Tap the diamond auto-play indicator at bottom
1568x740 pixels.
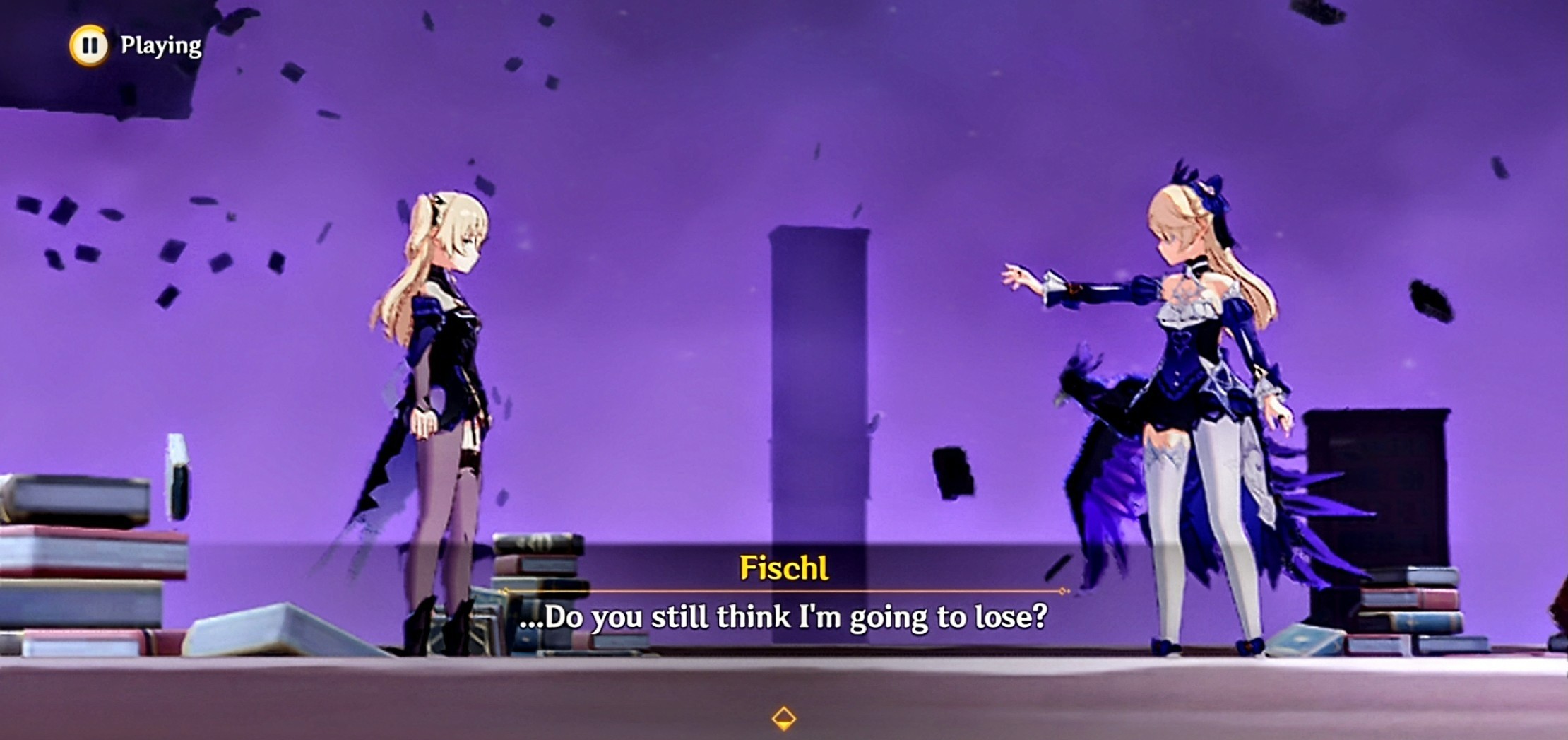[783, 720]
